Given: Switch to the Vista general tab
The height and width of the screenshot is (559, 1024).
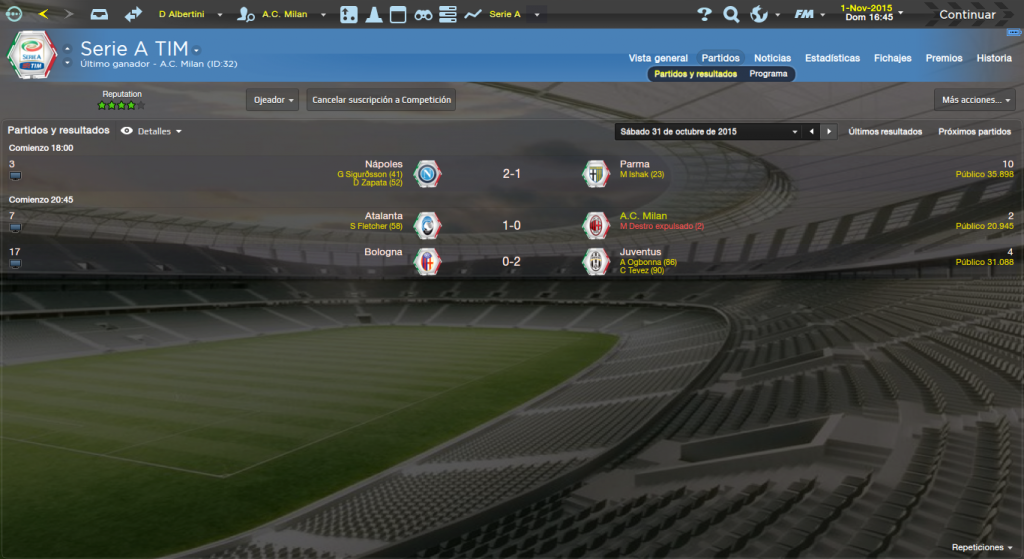Looking at the screenshot, I should (657, 58).
